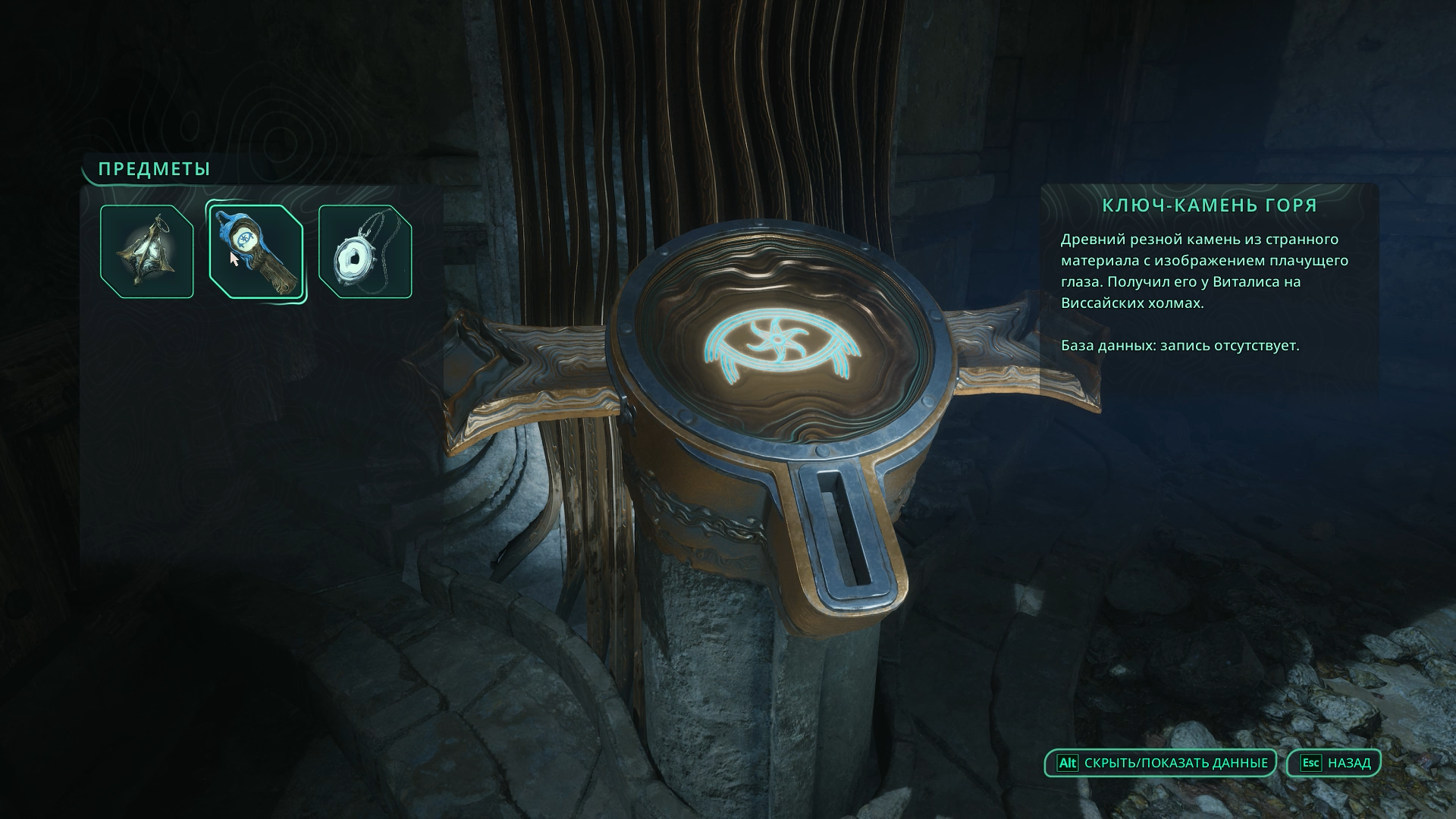The height and width of the screenshot is (819, 1456).
Task: Choose the white disc pendant on chain
Action: [365, 252]
